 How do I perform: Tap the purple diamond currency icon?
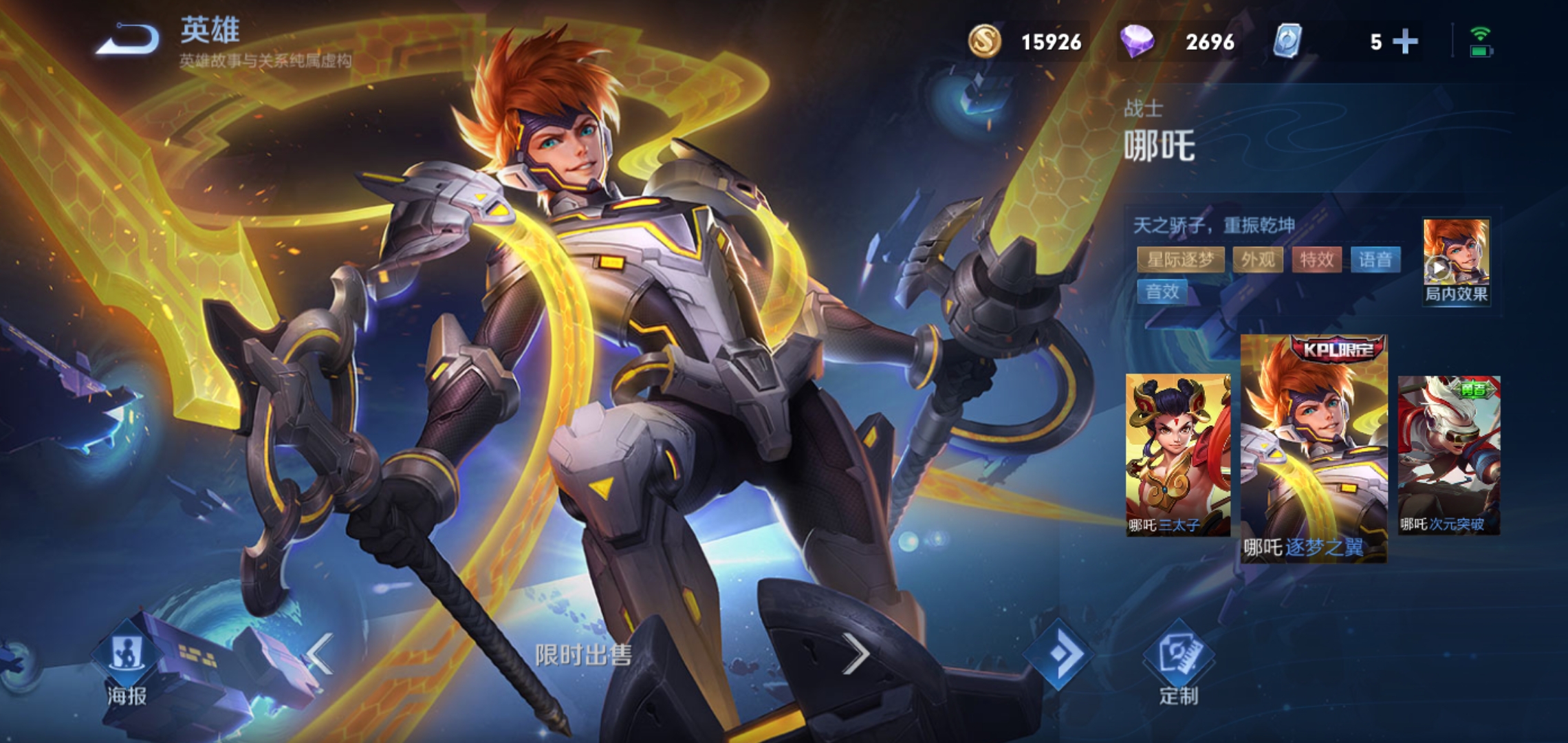coord(1137,41)
